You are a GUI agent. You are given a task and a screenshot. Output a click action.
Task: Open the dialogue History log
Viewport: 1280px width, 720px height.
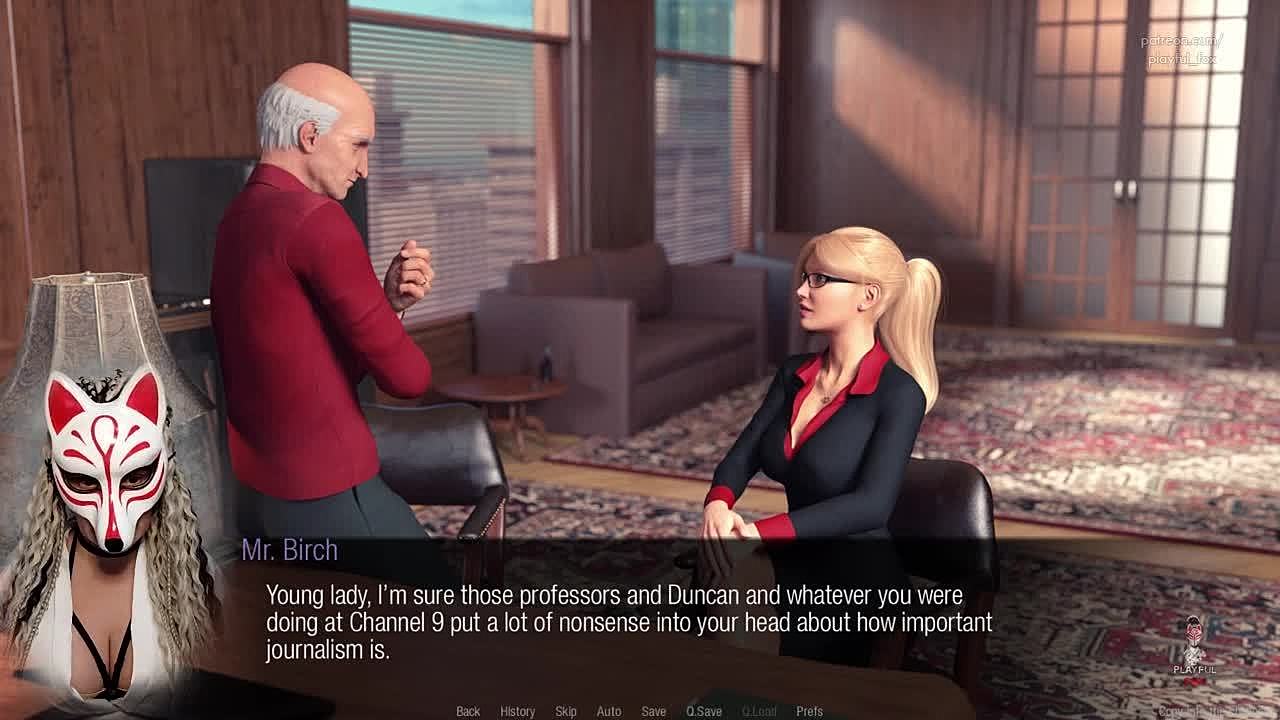[517, 711]
